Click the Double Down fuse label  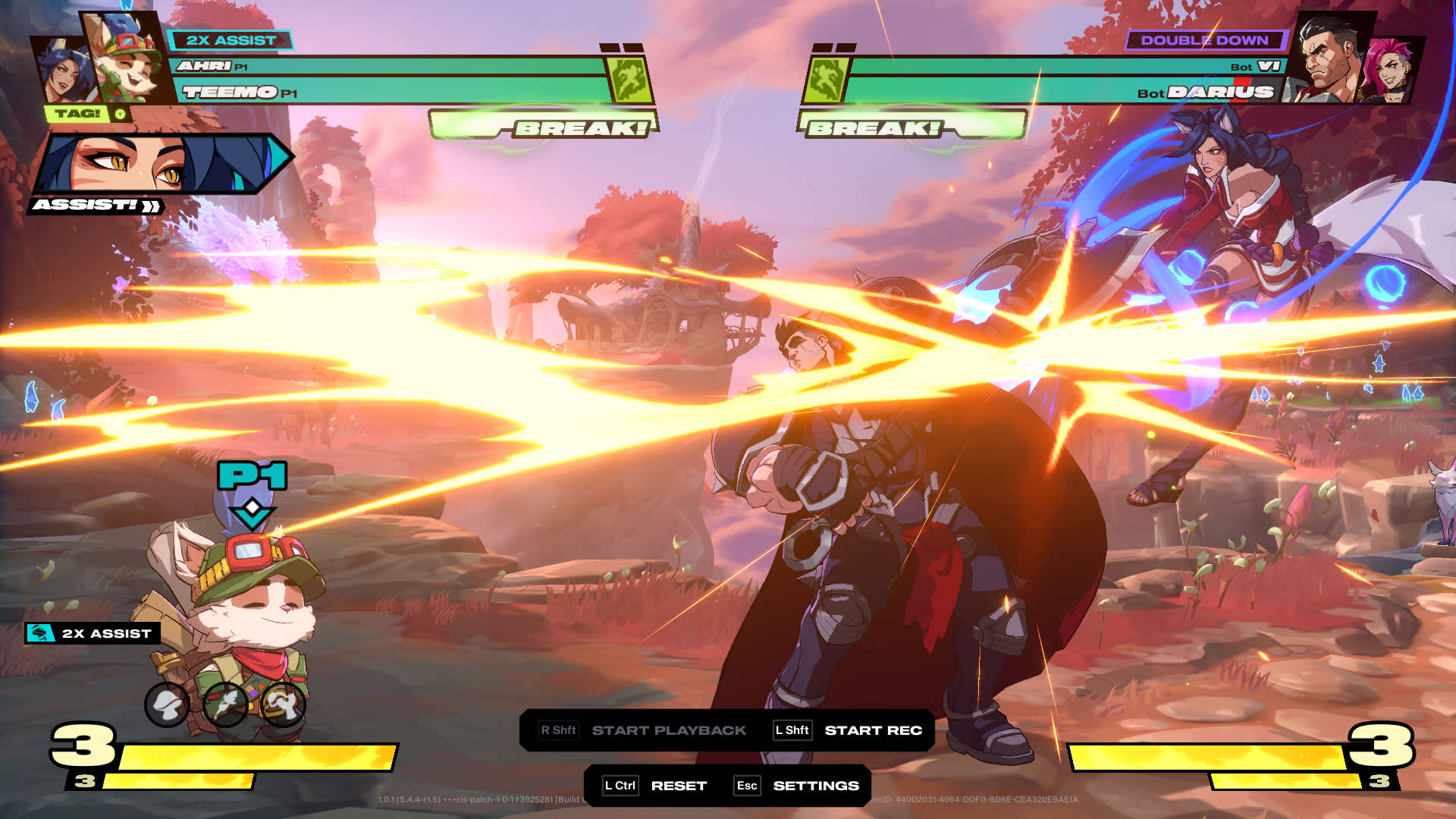[1204, 40]
